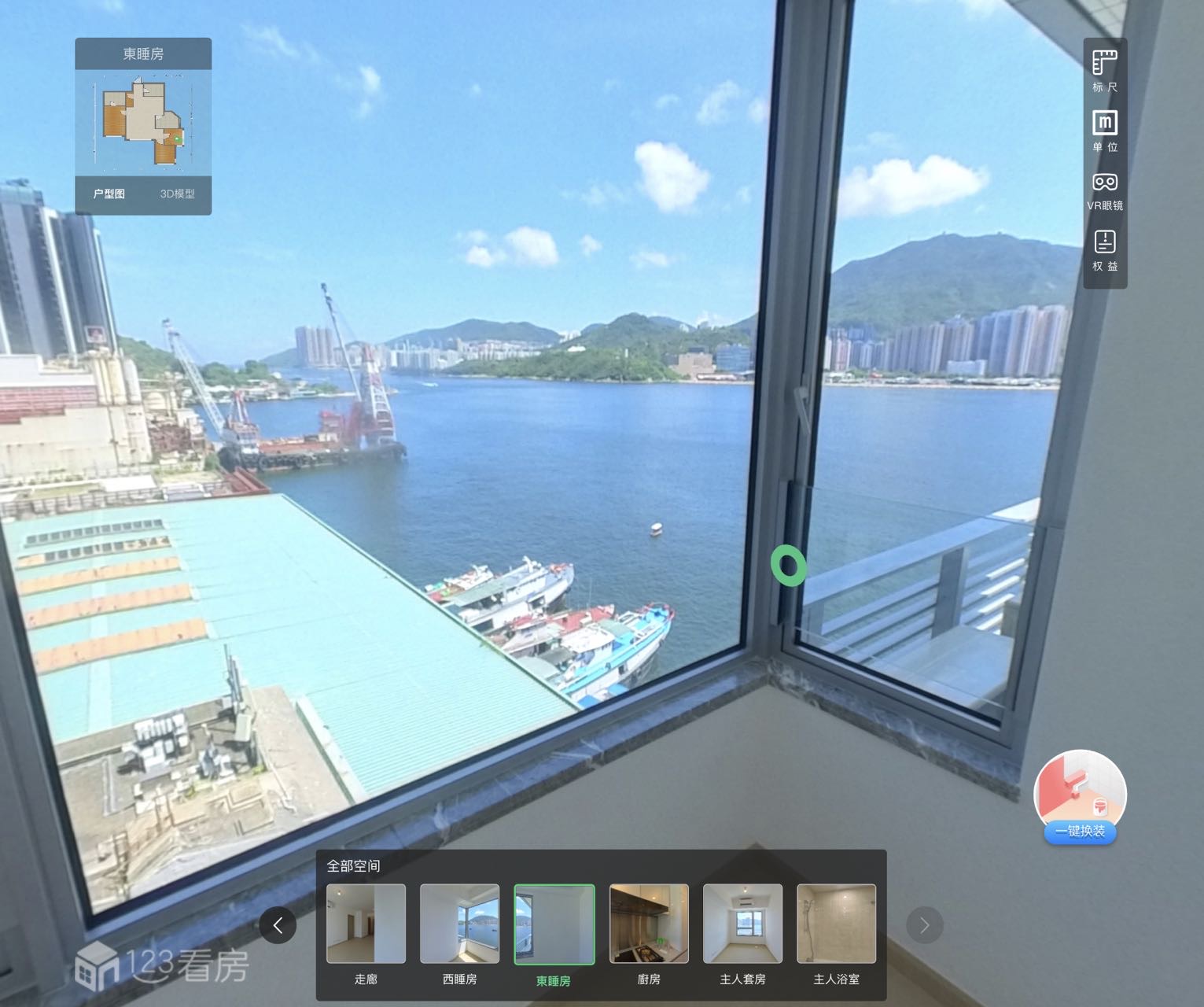Image resolution: width=1204 pixels, height=1007 pixels.
Task: Toggle the 单位 unit setting
Action: coord(1104,130)
